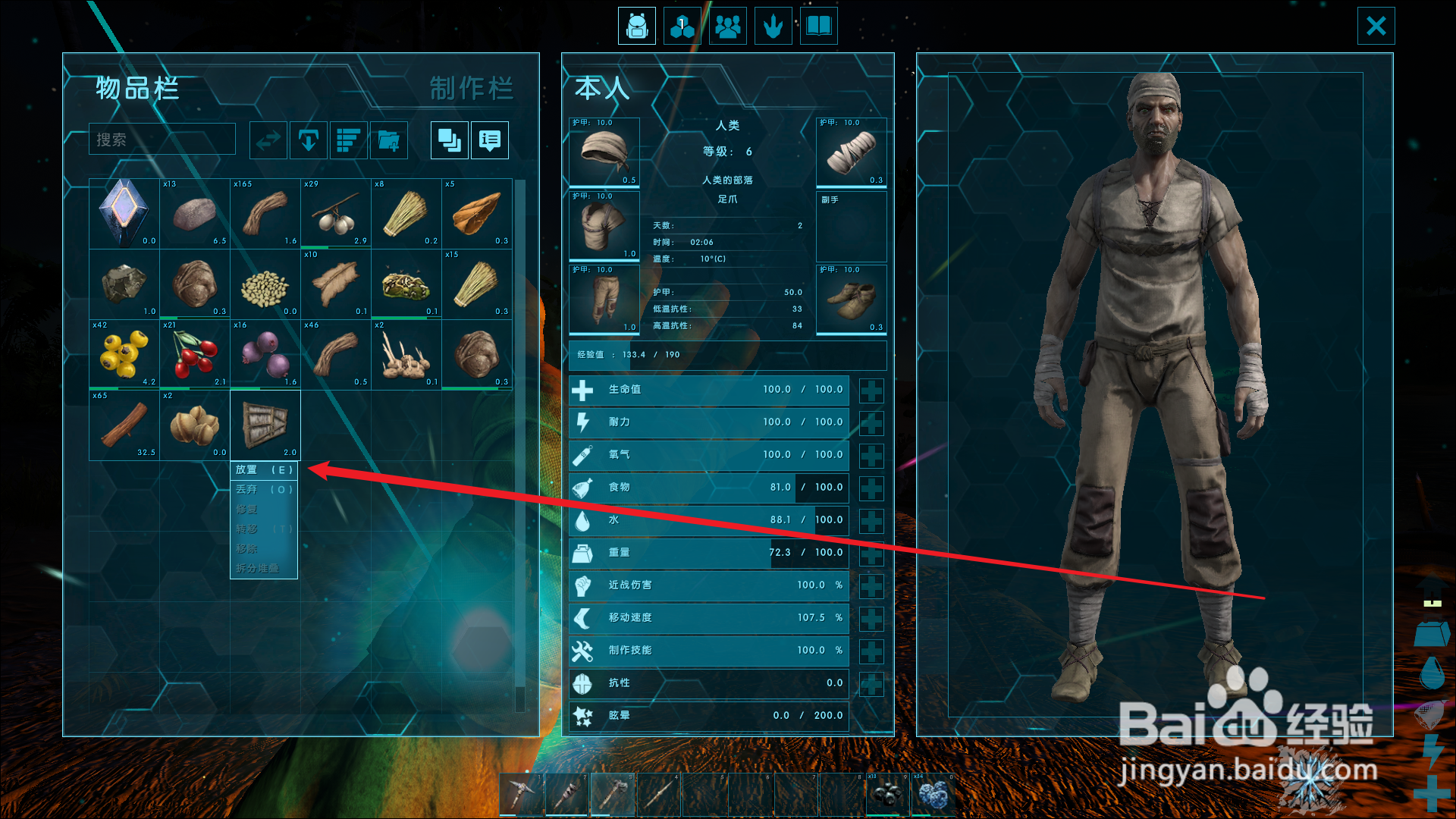Choose 丢弃 from the item context menu
Image resolution: width=1456 pixels, height=819 pixels.
[264, 490]
